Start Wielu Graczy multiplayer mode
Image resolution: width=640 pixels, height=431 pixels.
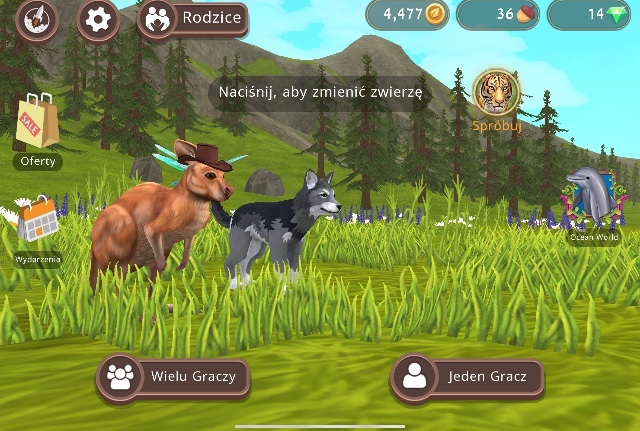[172, 377]
